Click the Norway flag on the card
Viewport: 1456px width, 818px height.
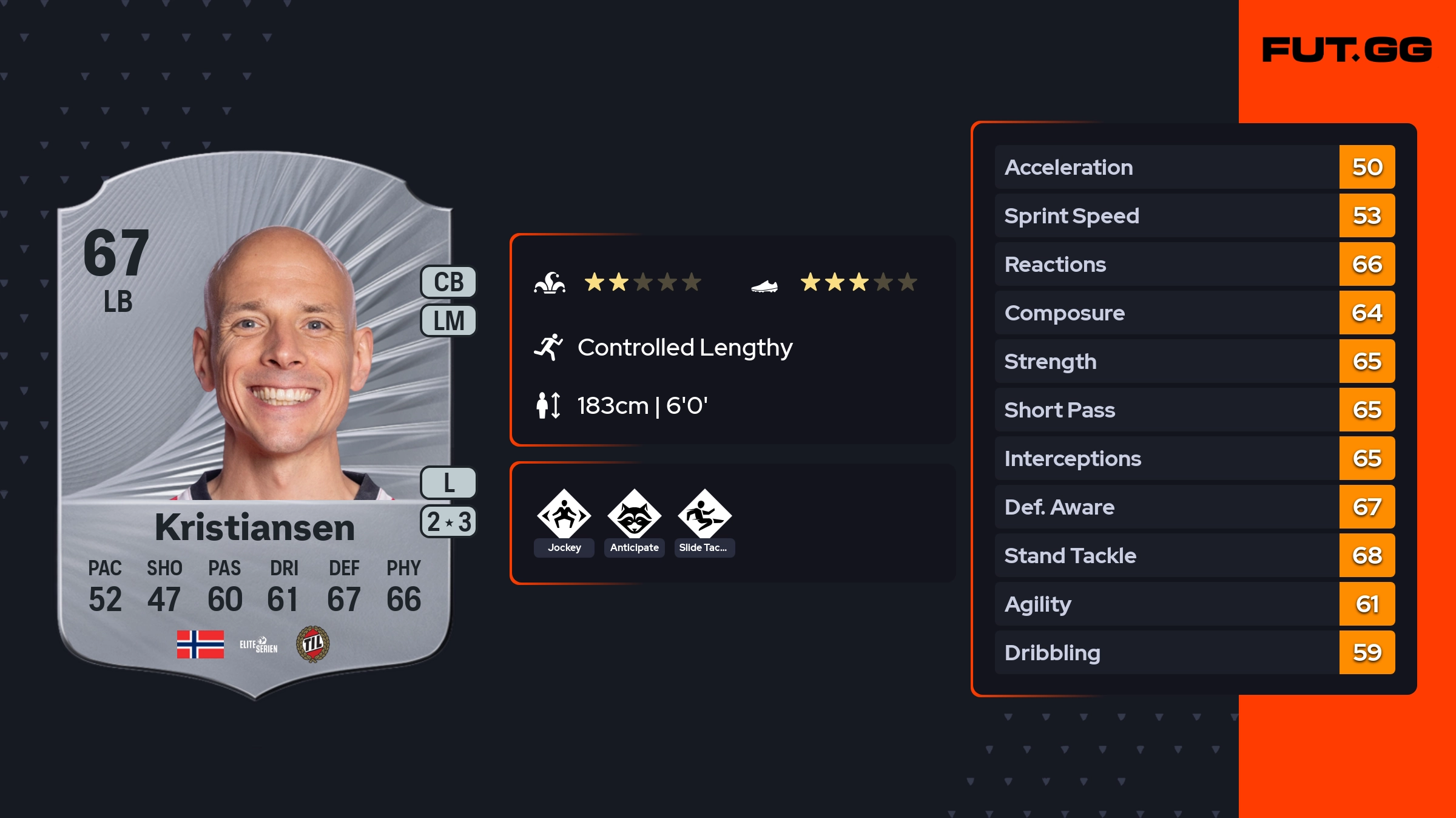pos(200,644)
